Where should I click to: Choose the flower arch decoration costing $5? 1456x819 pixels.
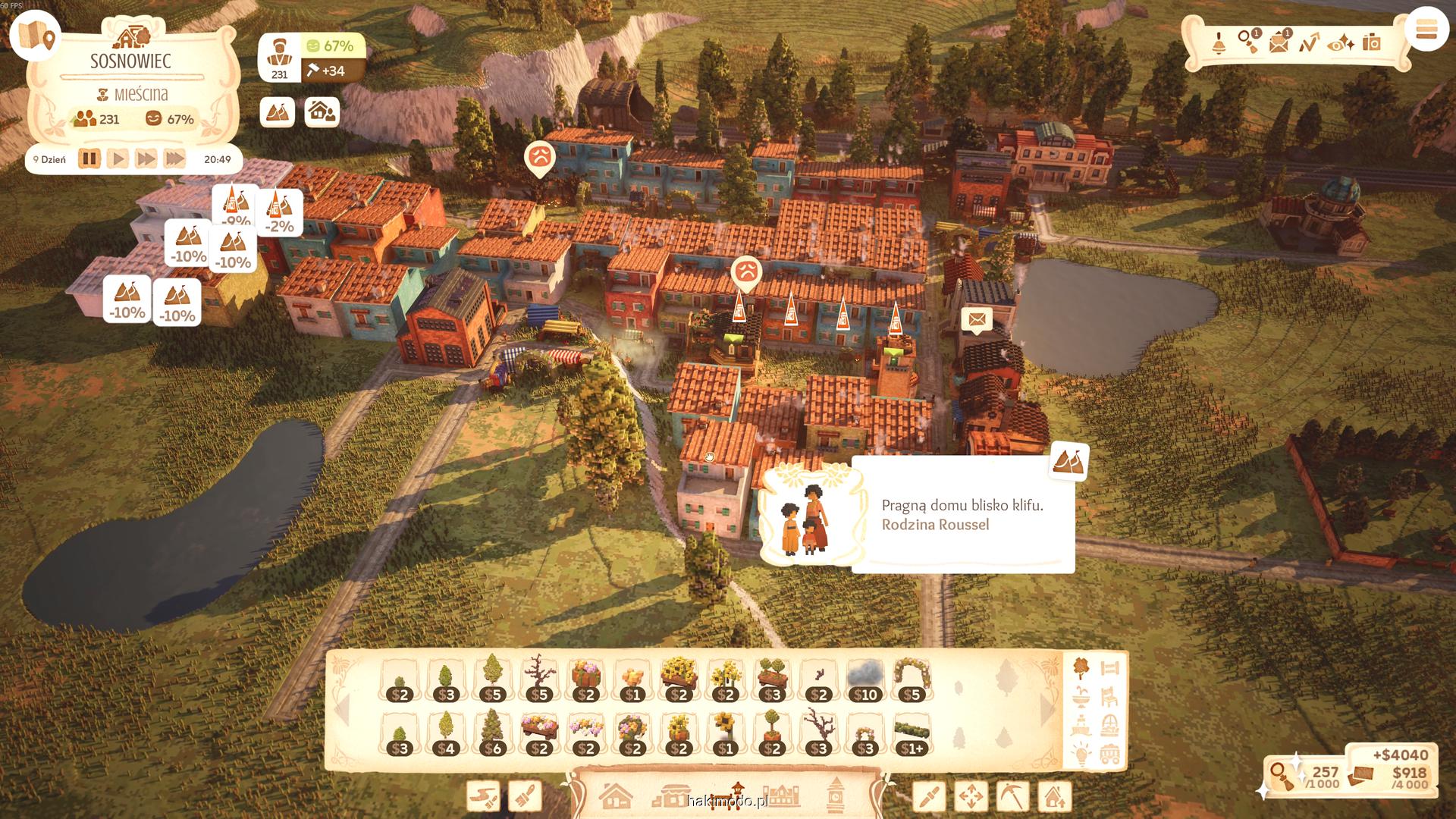point(912,679)
